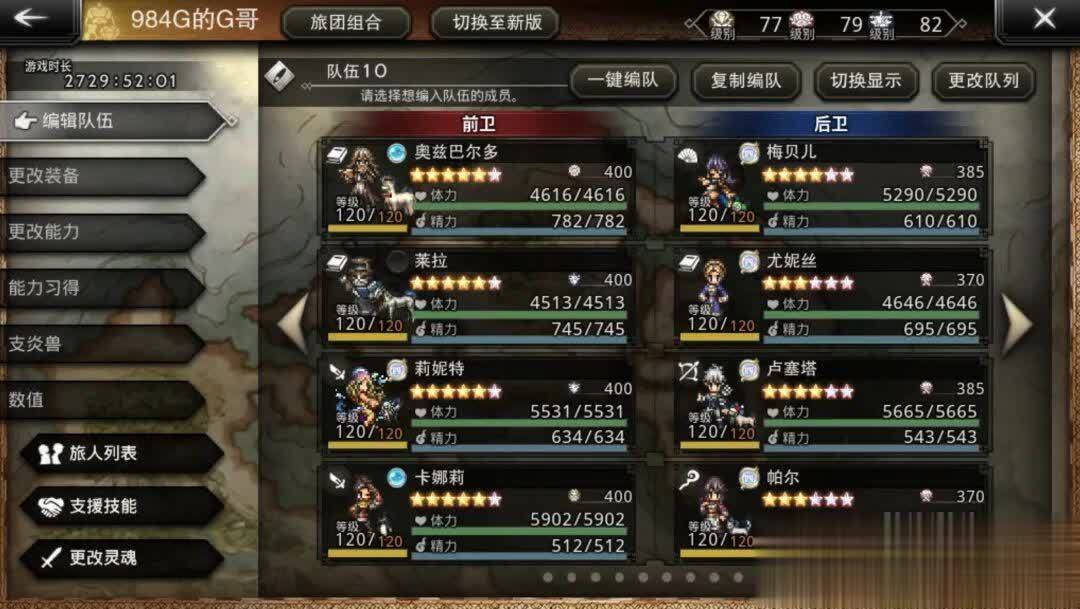Open the 支炎兽 menu entry
This screenshot has height=609, width=1080.
click(100, 343)
